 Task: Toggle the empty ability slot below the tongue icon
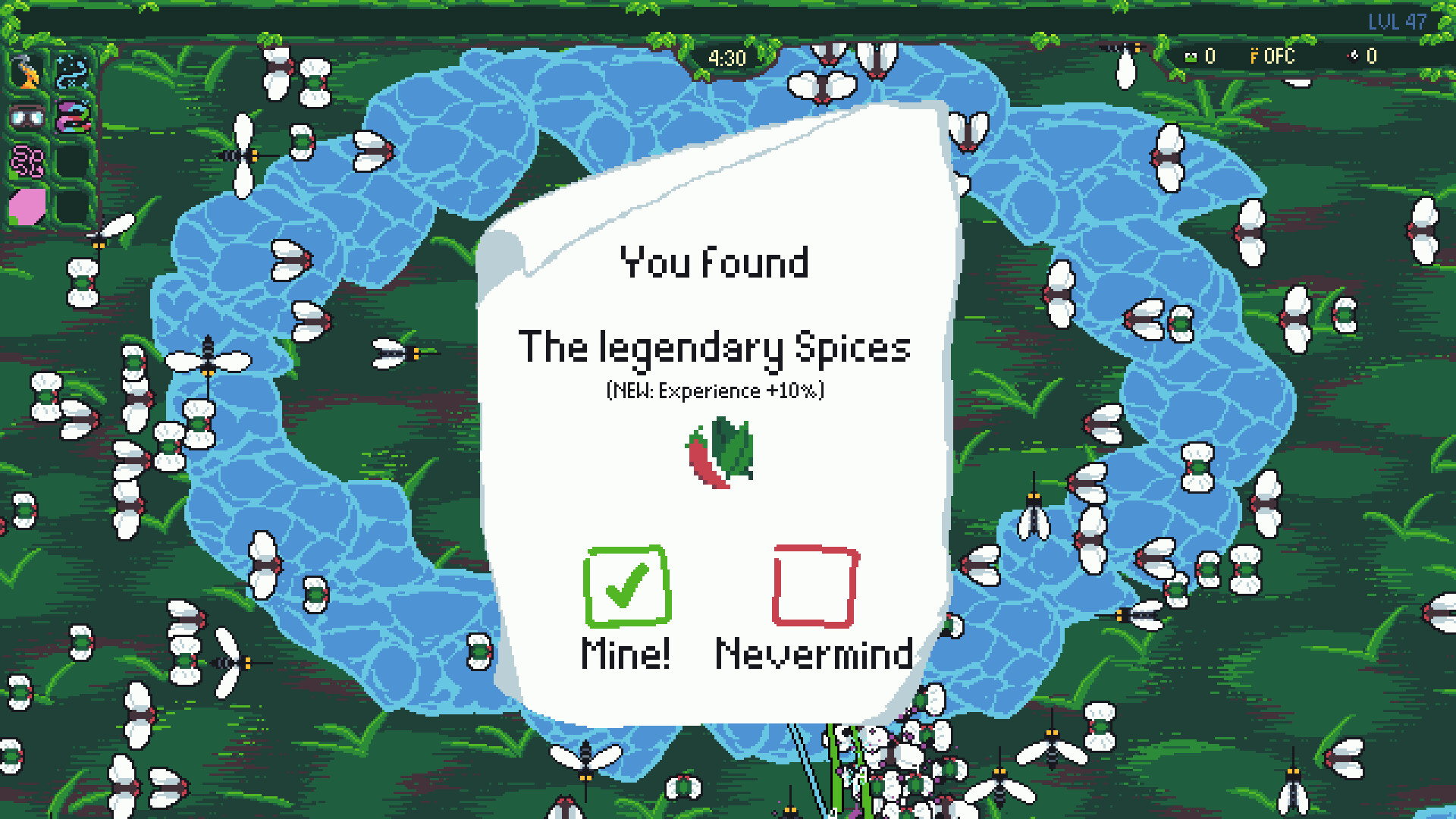(72, 161)
